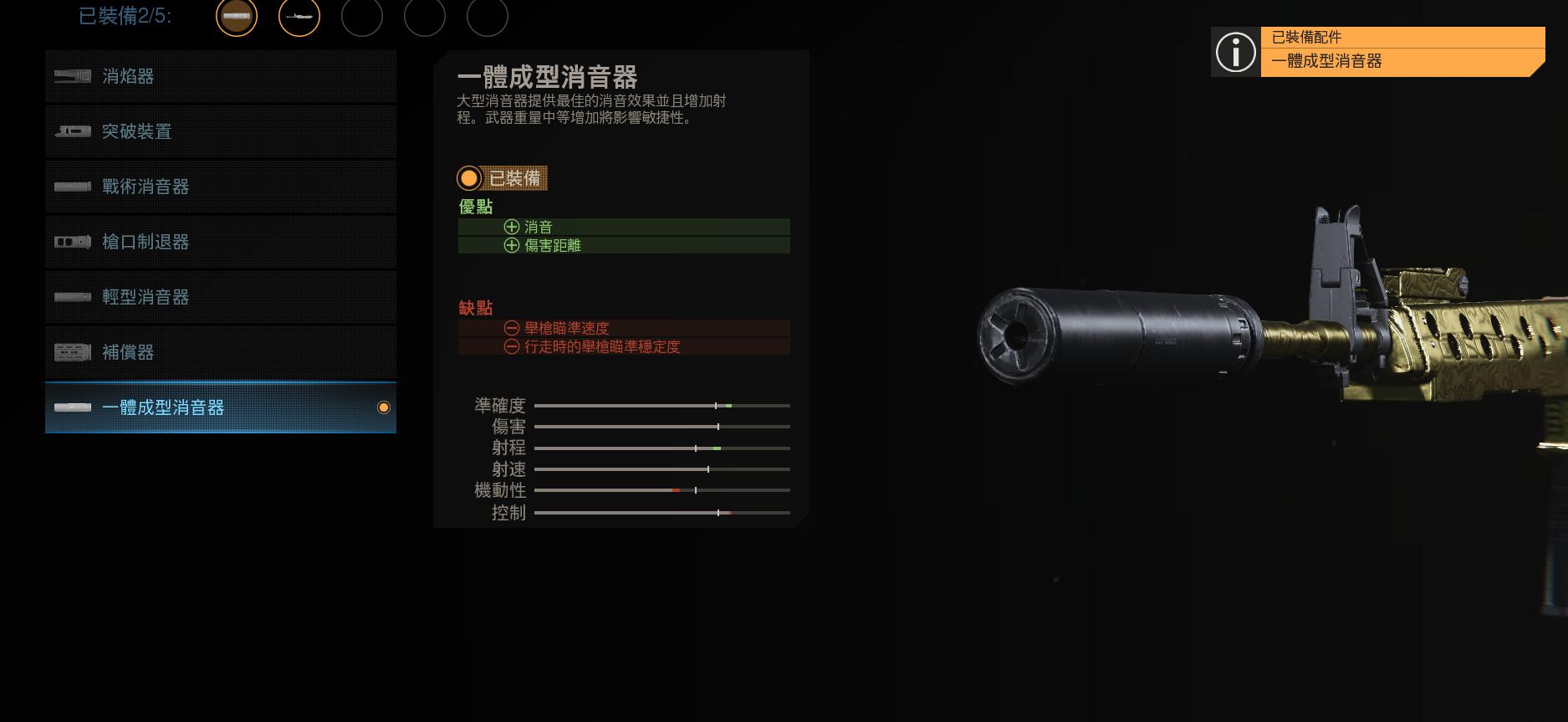Click the 機動性 mobility stat bar
The height and width of the screenshot is (722, 1568).
coord(661,491)
